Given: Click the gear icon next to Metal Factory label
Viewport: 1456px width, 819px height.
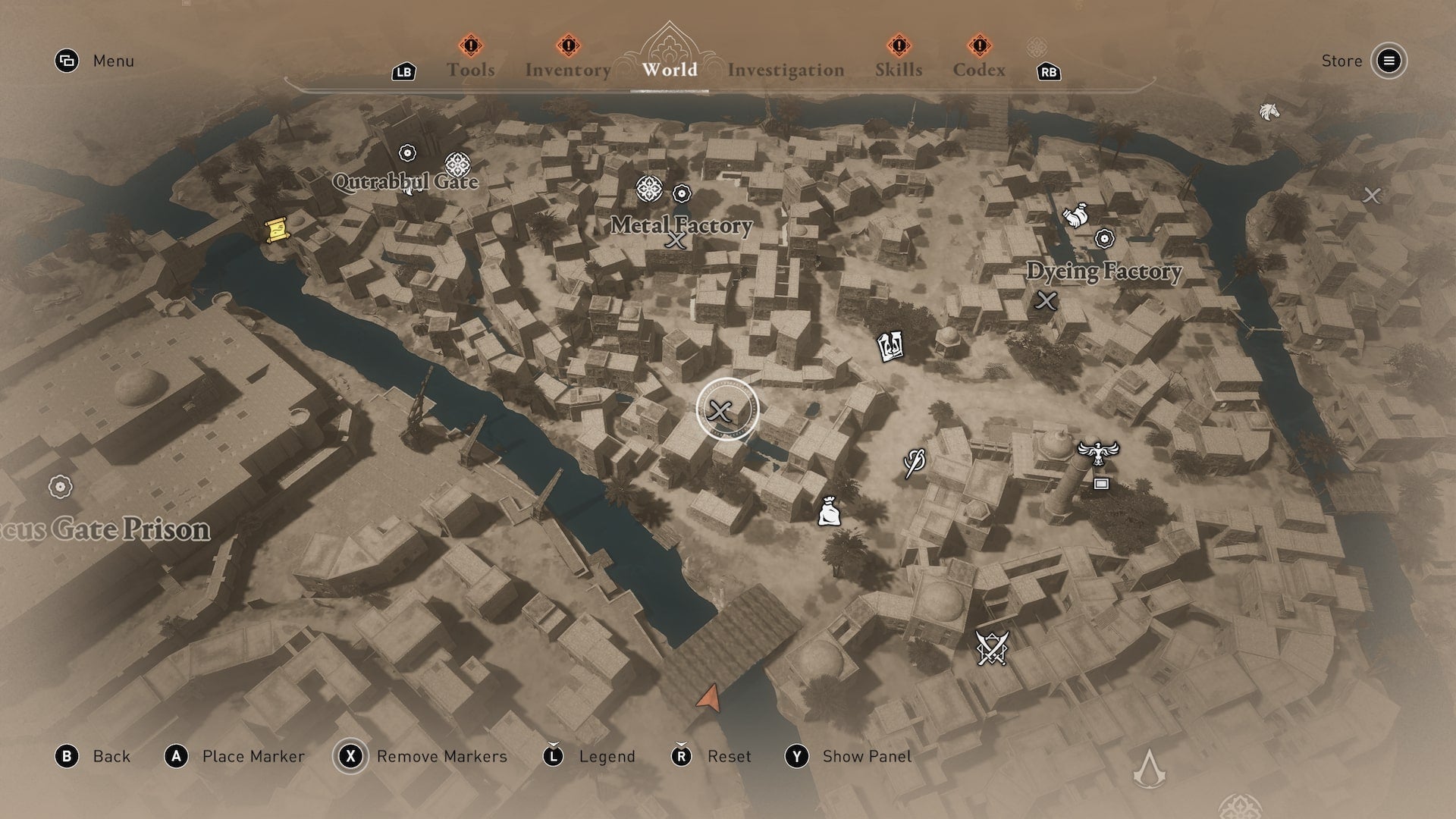Looking at the screenshot, I should point(681,194).
